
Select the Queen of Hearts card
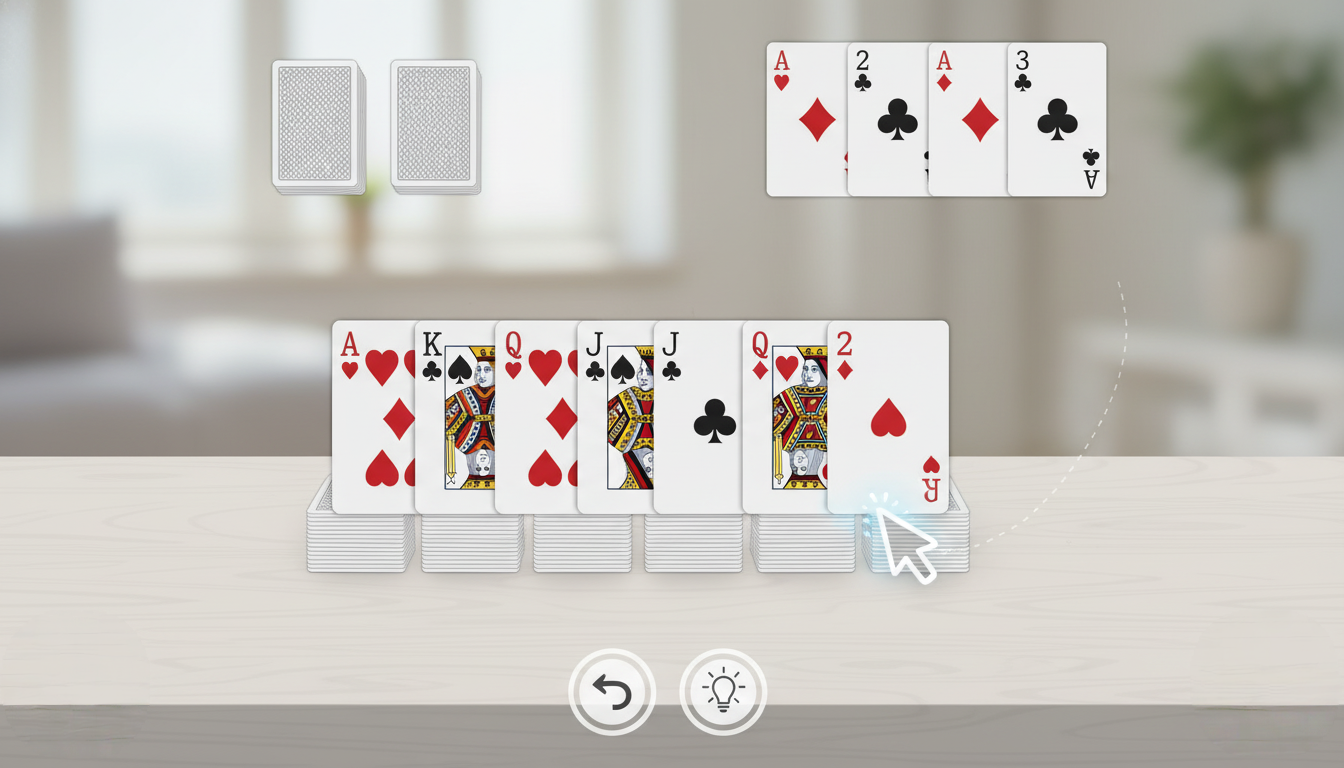pos(535,420)
